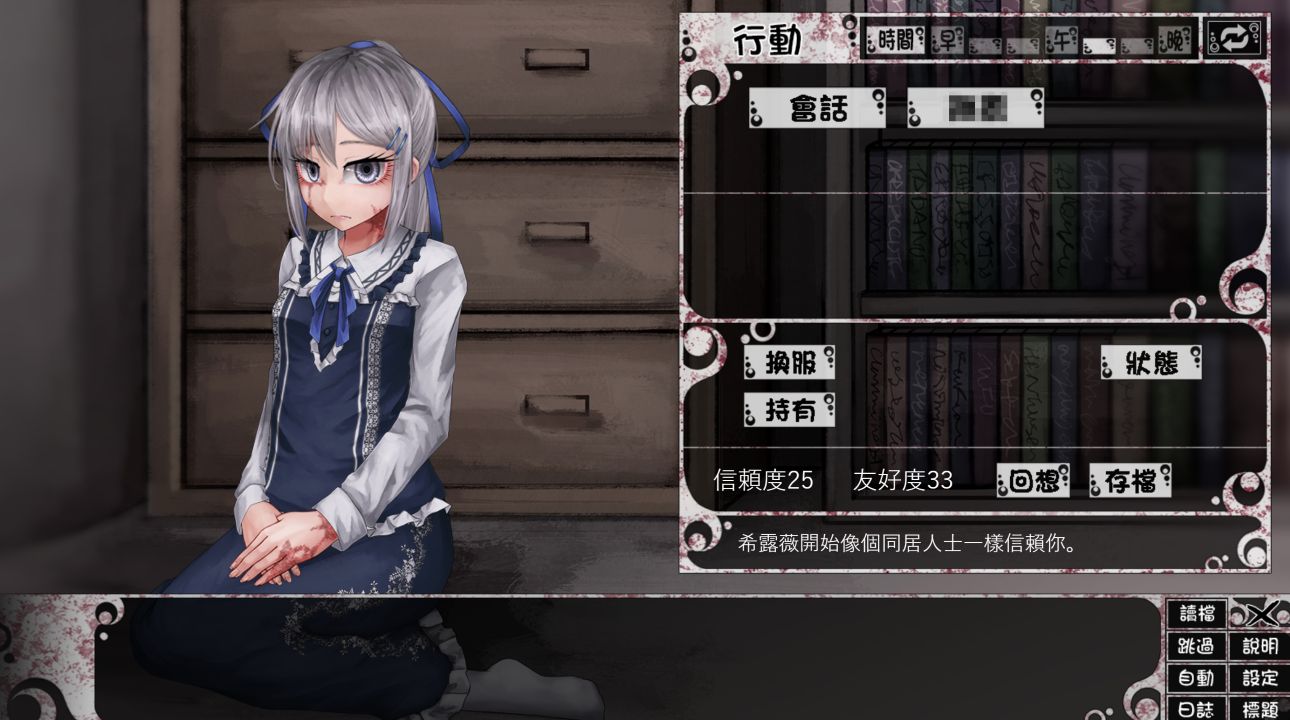The height and width of the screenshot is (720, 1290).
Task: Enable 跳過 (Skip) mode
Action: [x=1197, y=646]
